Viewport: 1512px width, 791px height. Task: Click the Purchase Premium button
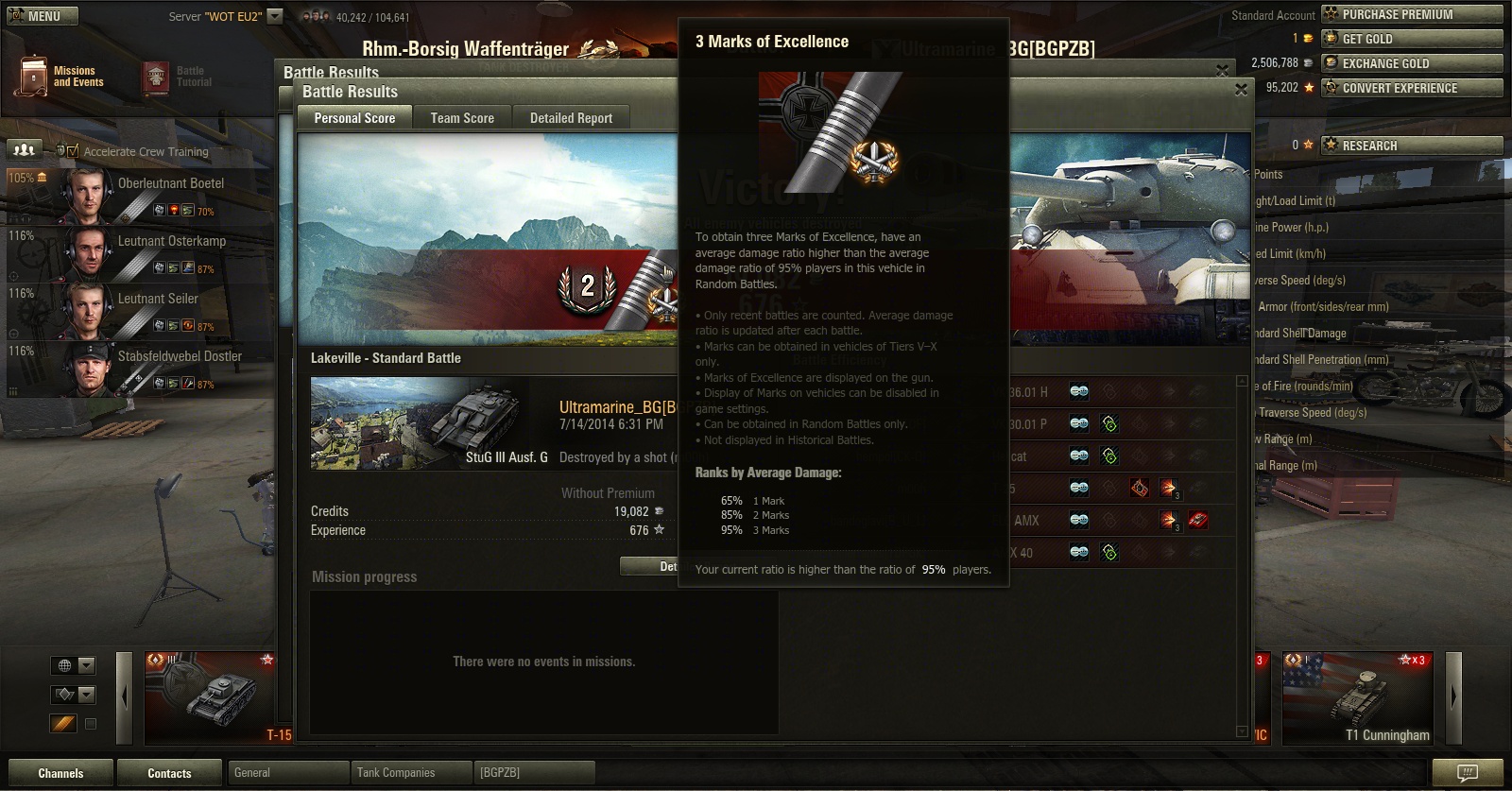pyautogui.click(x=1411, y=14)
